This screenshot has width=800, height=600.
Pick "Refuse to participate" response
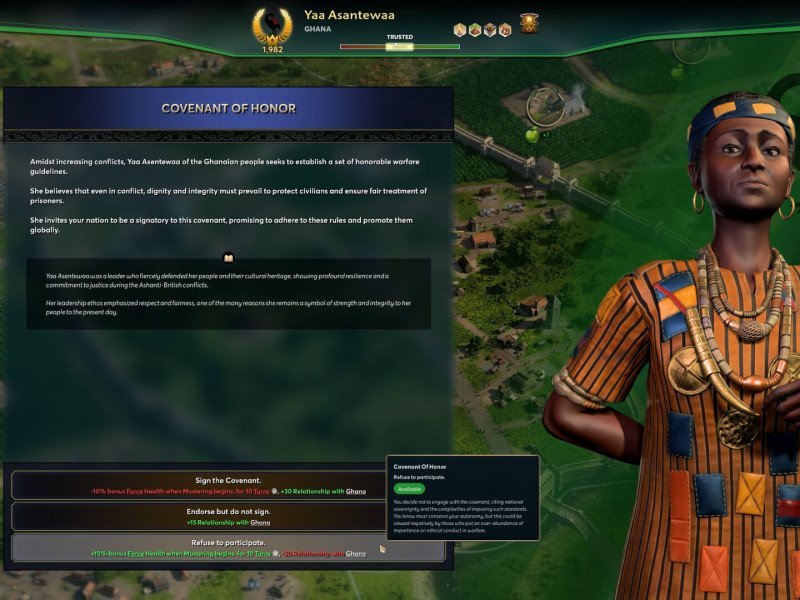(x=228, y=547)
